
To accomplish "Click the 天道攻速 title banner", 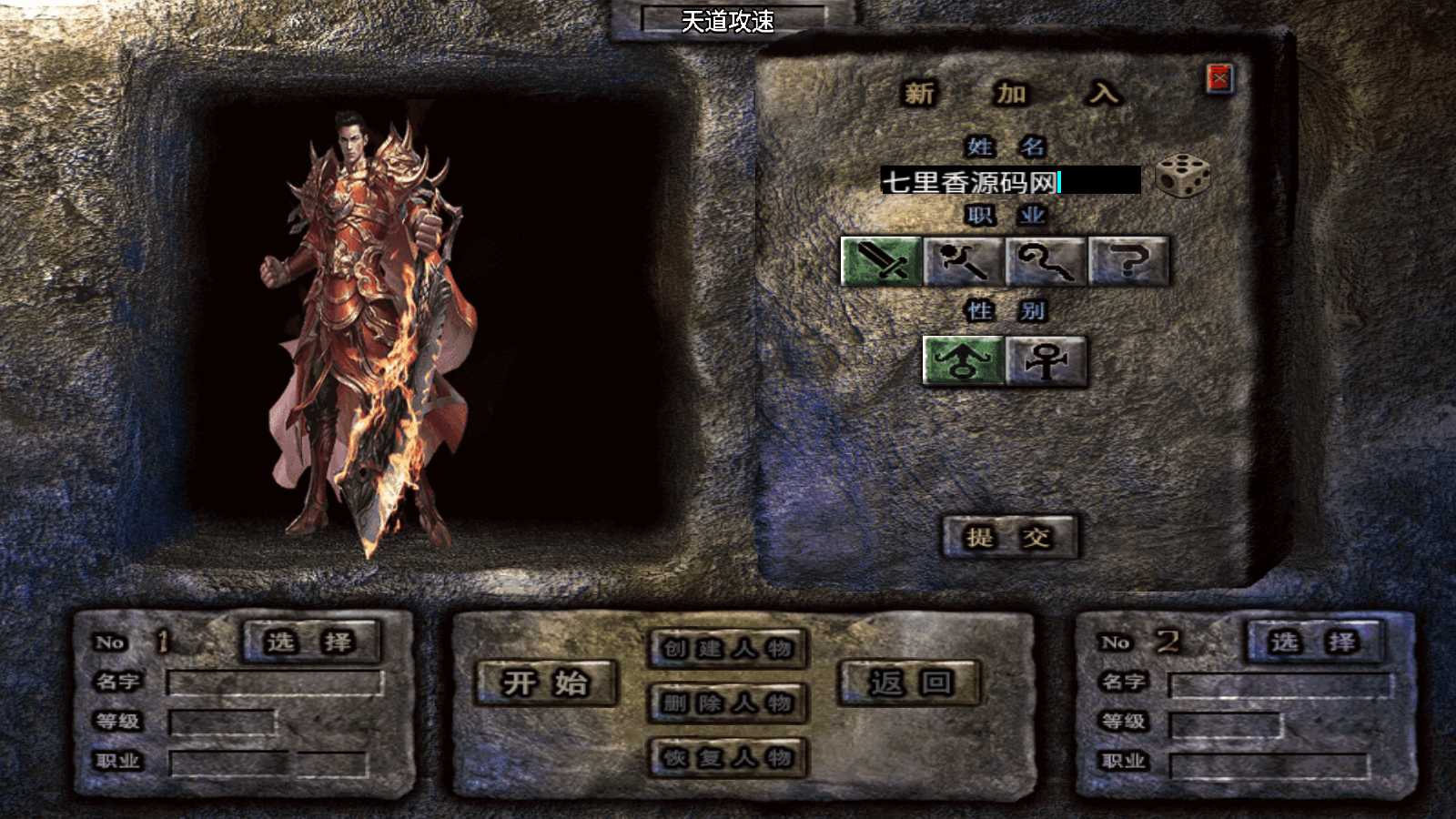I will (x=727, y=22).
